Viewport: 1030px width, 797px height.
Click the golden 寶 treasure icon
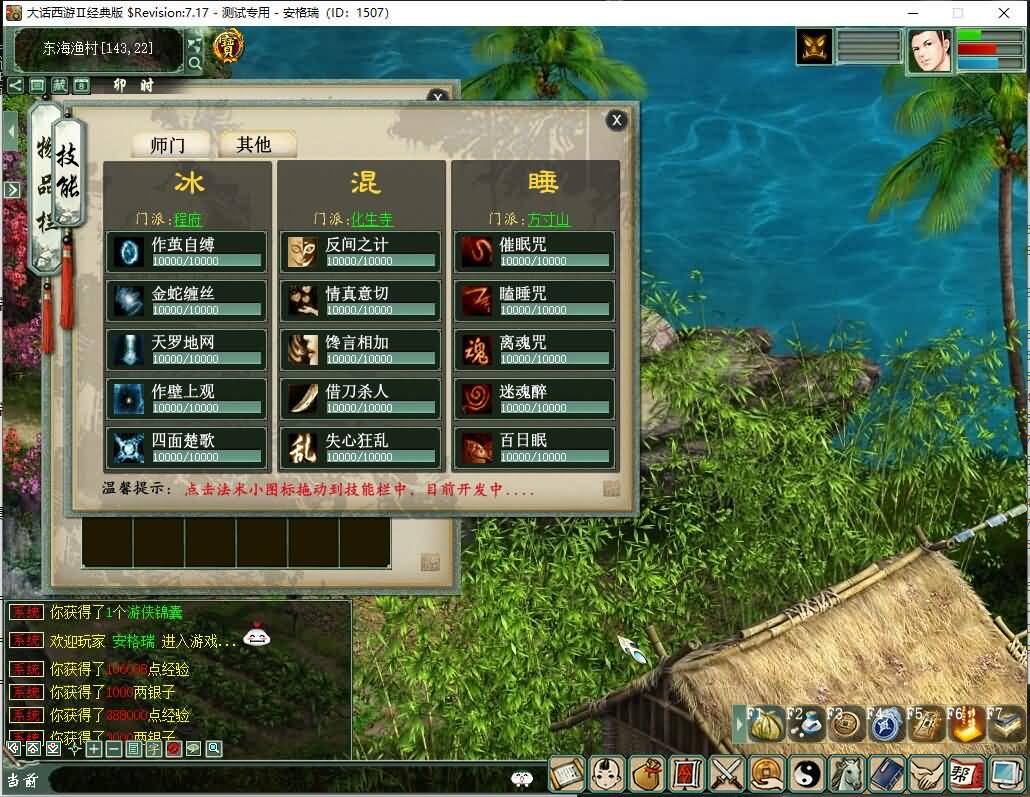tap(229, 45)
